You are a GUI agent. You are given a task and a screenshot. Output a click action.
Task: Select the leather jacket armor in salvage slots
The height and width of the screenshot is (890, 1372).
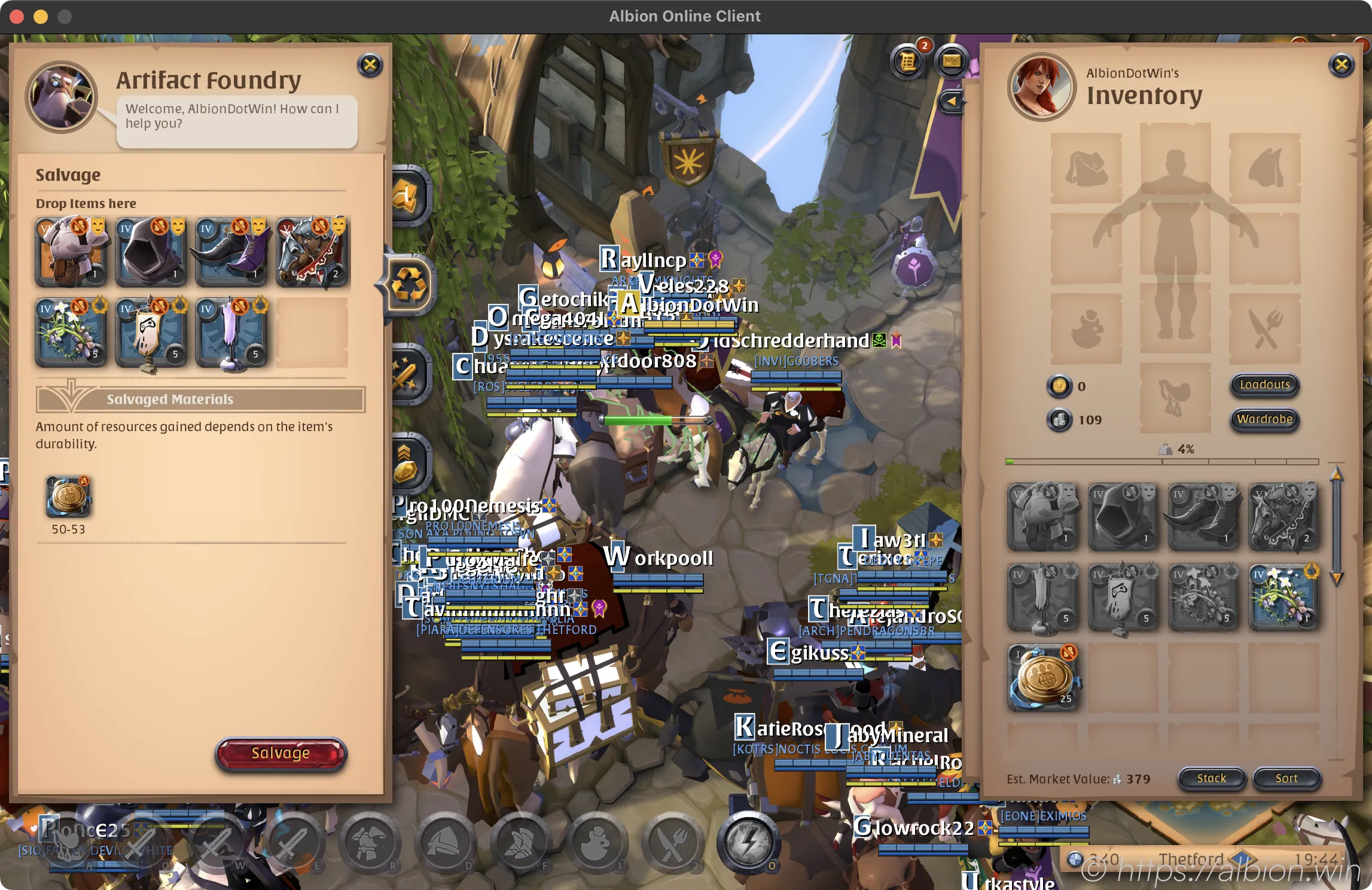coord(71,252)
